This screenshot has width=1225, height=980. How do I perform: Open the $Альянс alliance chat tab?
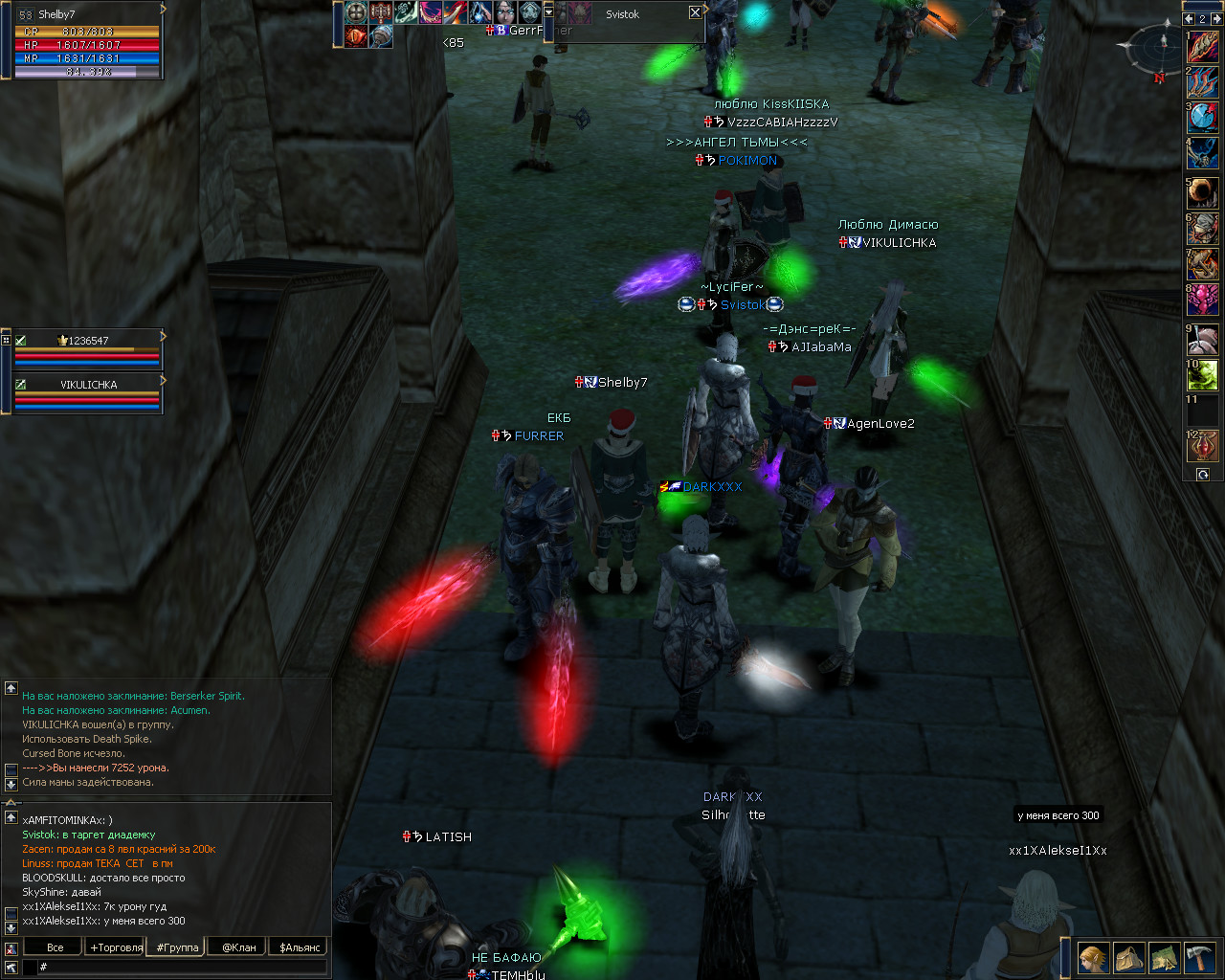tap(300, 947)
